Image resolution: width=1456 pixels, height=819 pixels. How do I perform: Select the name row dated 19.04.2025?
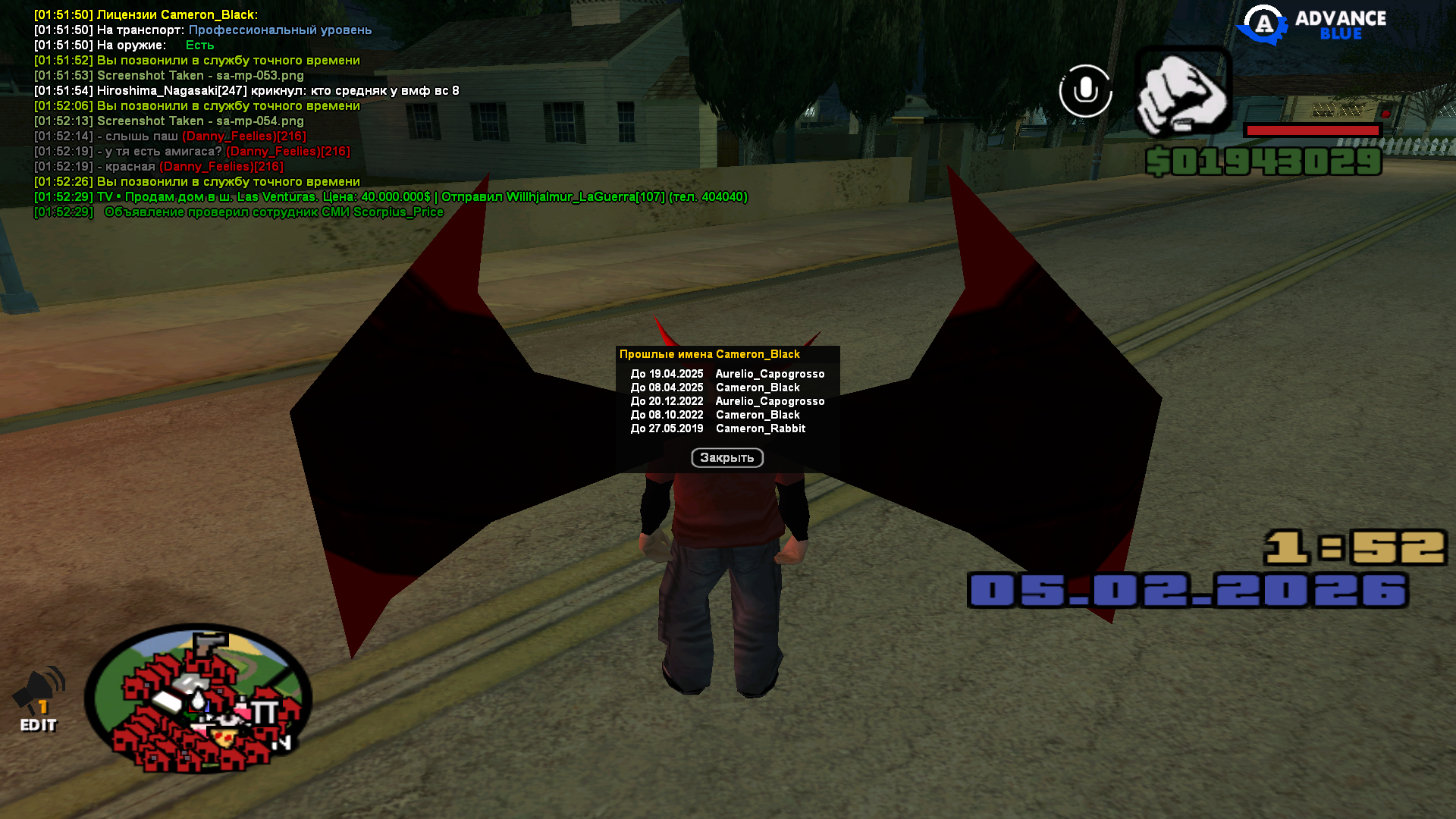pos(726,374)
